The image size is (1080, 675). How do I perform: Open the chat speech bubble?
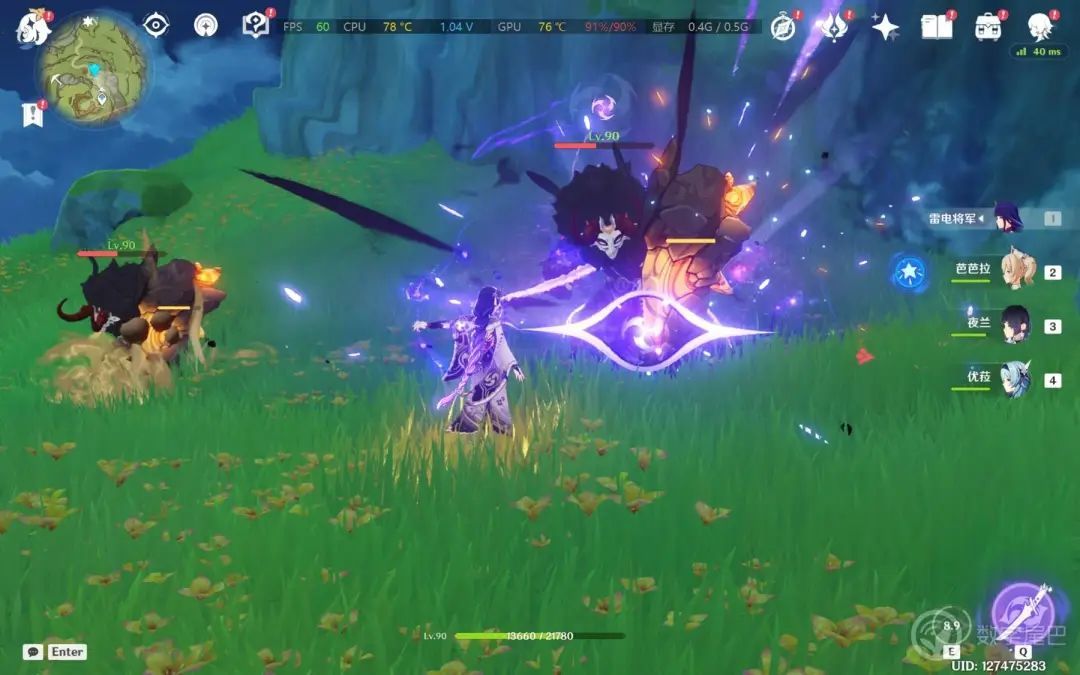click(33, 652)
